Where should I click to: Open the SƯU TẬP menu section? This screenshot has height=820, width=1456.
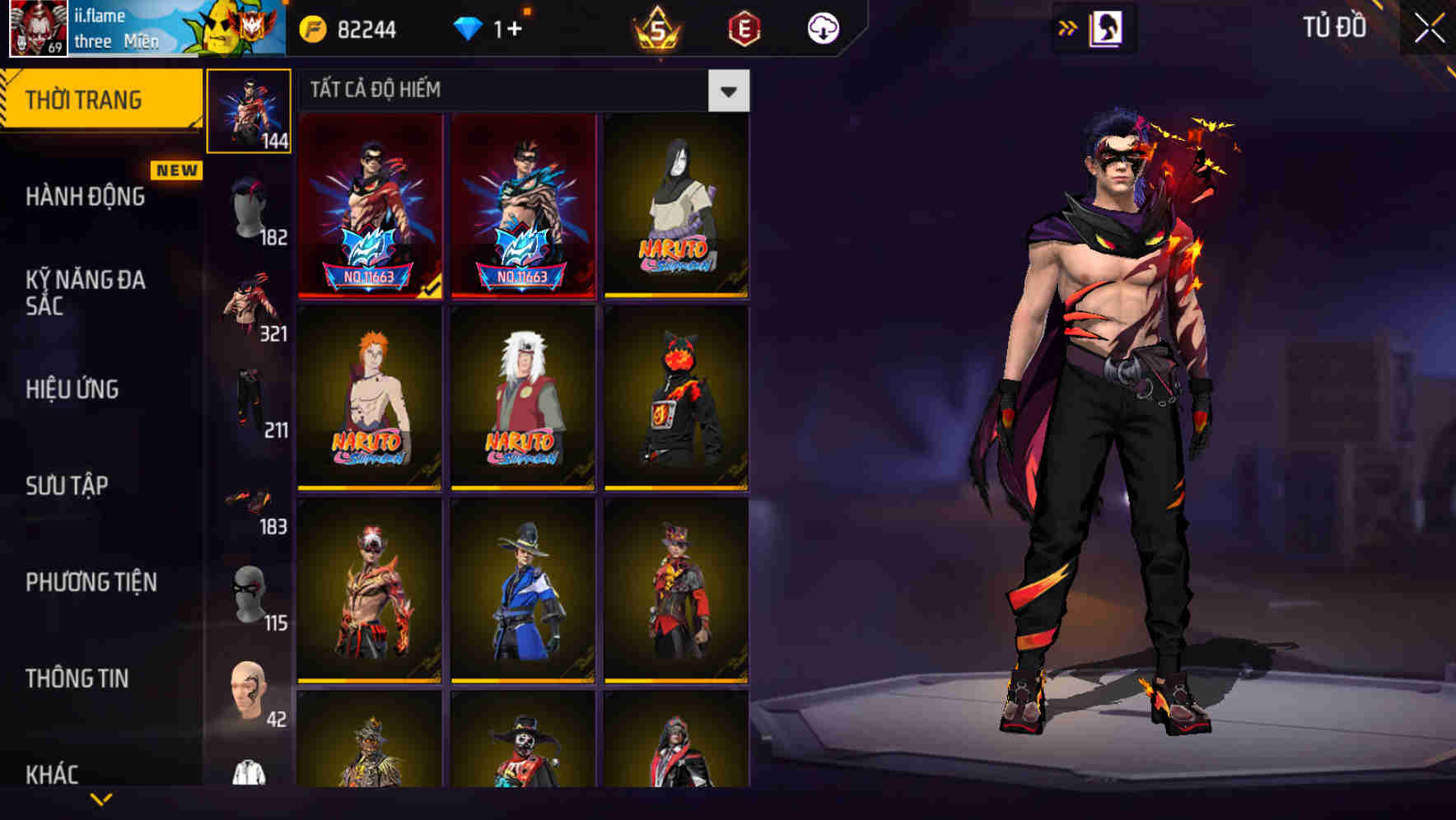point(66,487)
